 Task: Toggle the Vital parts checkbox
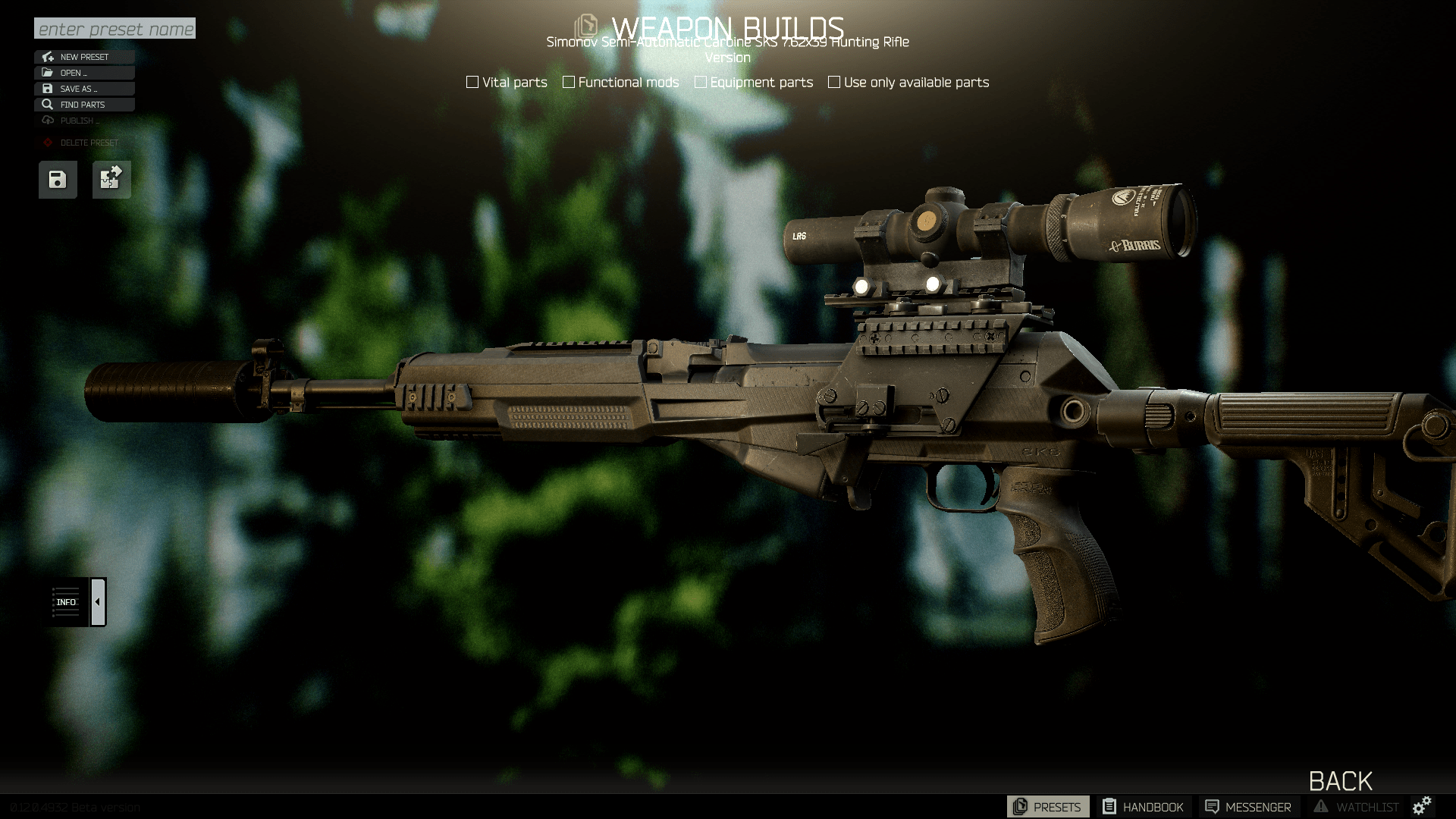(x=472, y=82)
